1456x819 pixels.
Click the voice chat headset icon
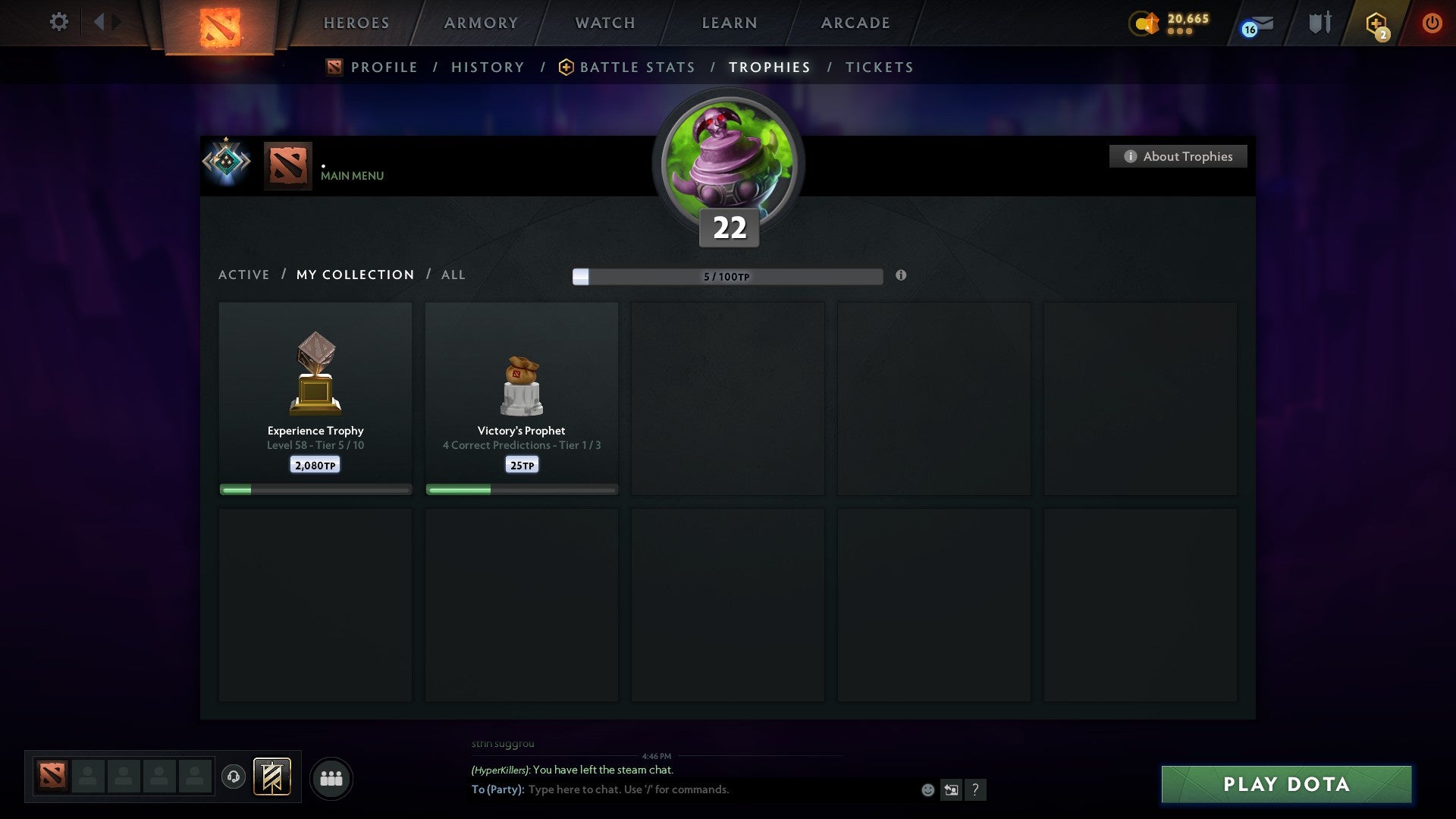(234, 777)
